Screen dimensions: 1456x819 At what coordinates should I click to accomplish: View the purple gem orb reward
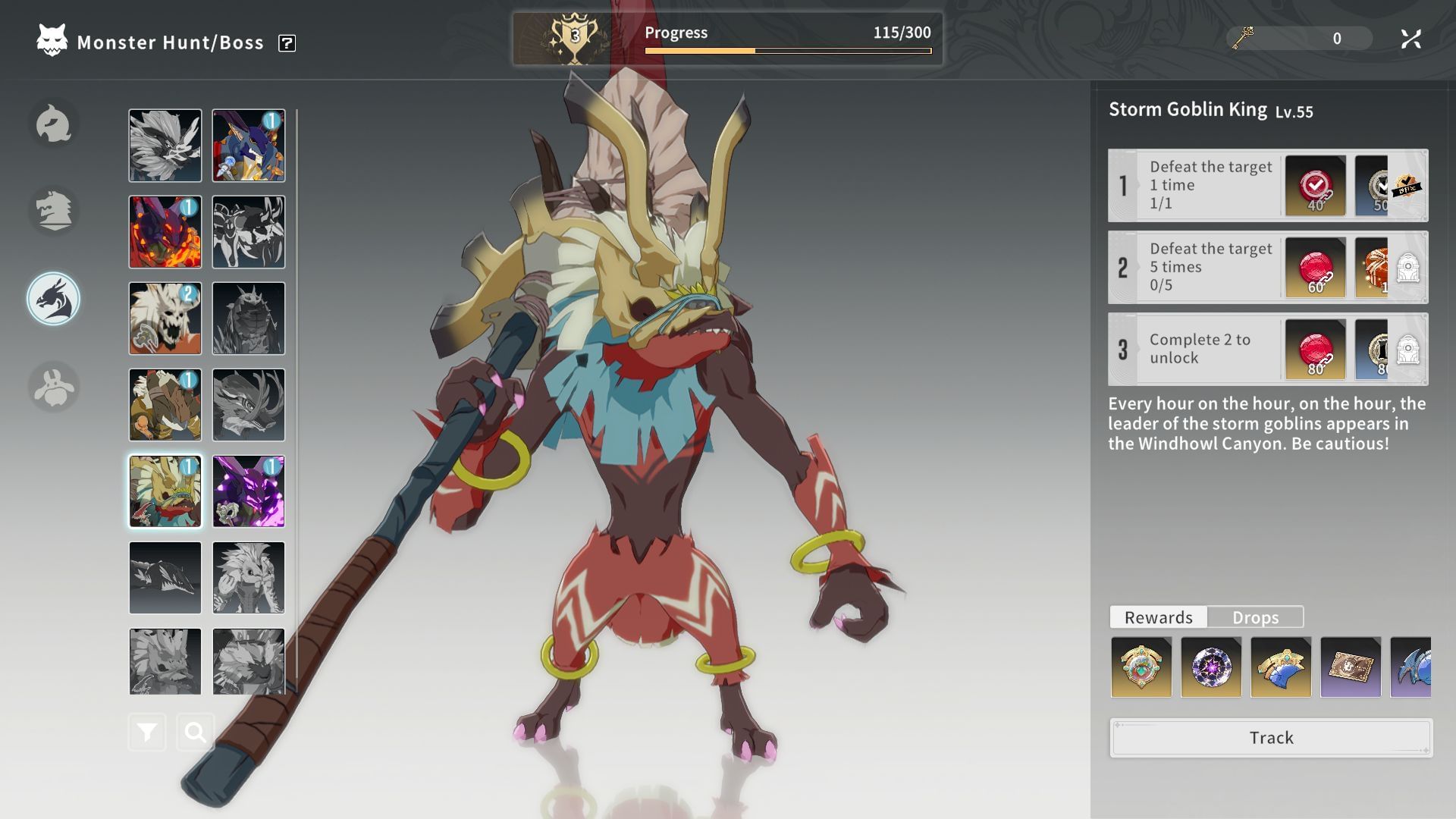(x=1211, y=667)
